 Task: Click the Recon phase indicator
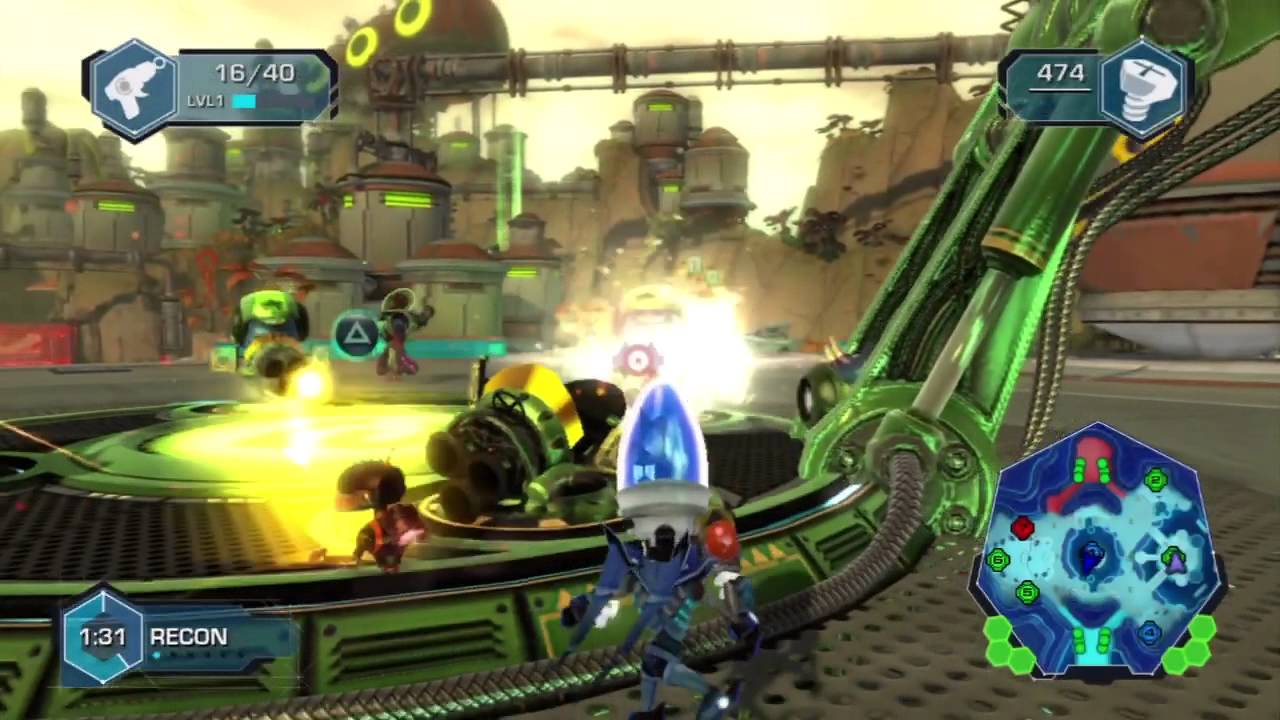[x=188, y=637]
